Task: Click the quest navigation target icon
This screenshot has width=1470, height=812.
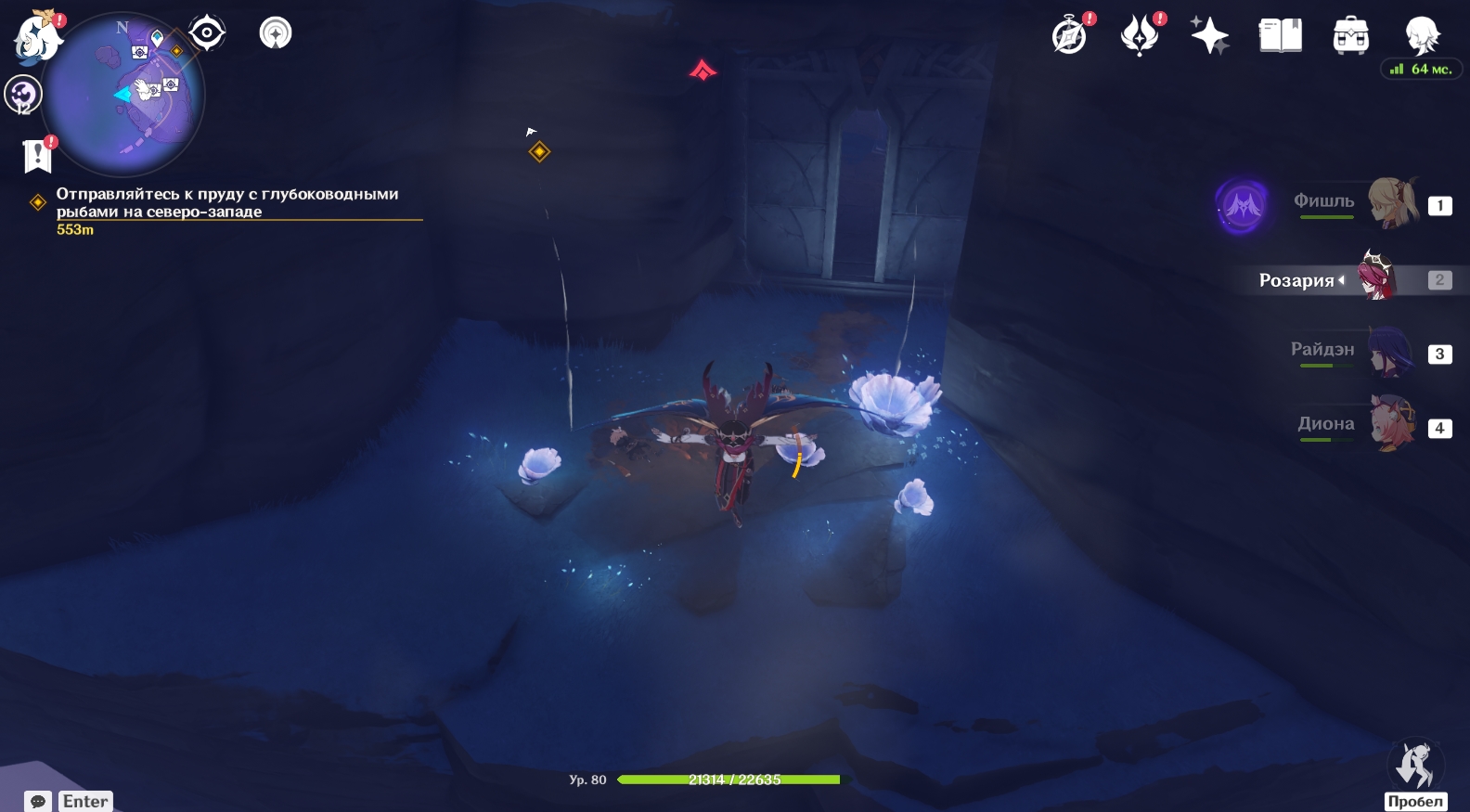Action: [x=206, y=33]
